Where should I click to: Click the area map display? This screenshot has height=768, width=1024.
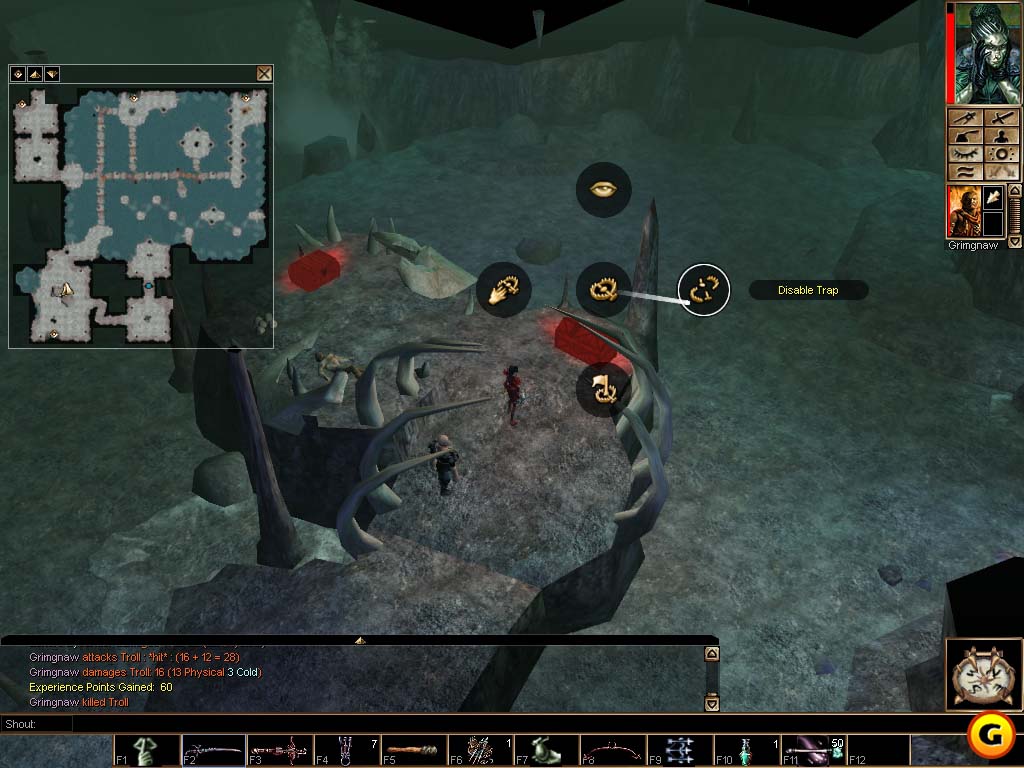[141, 216]
